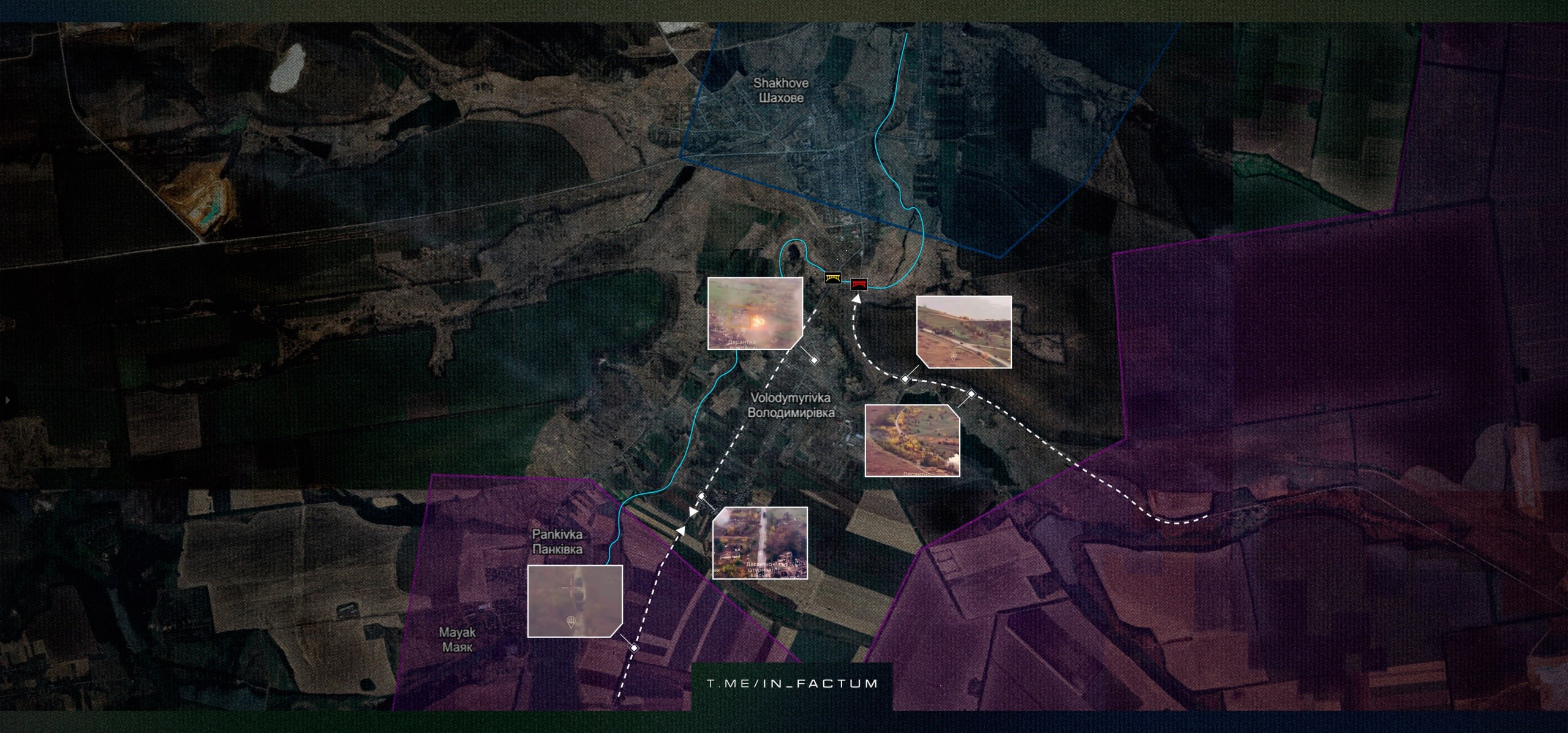
Task: Select the hillside road footage thumbnail
Action: point(963,332)
